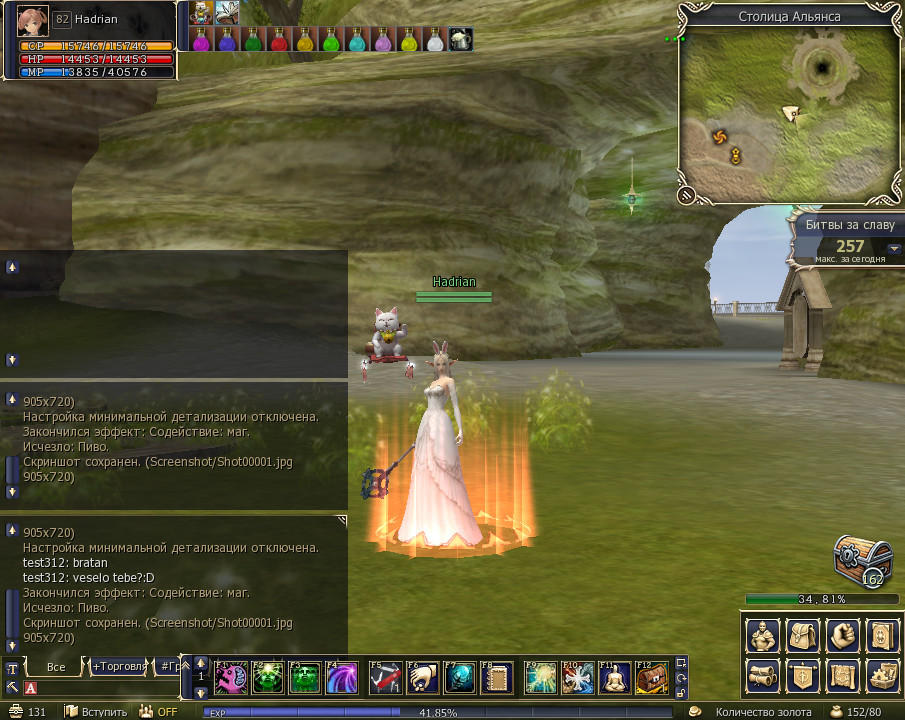Screen dimensions: 905x720
Task: Use the F4 purple vortex skill
Action: (342, 677)
